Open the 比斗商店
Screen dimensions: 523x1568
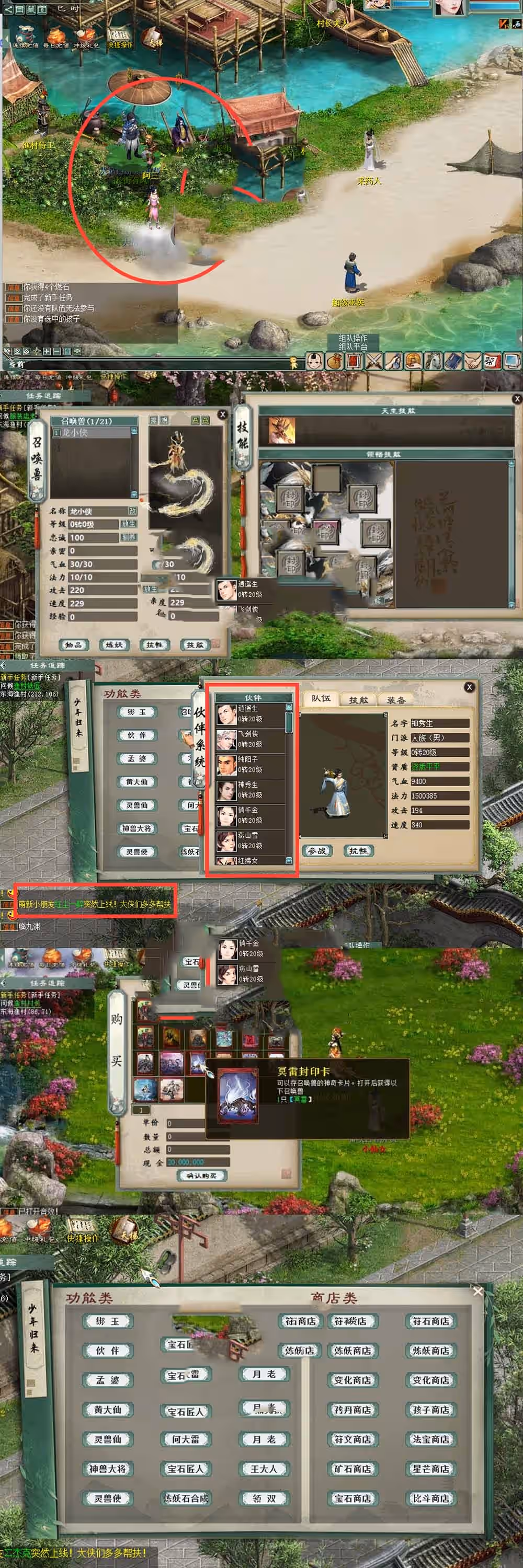coord(431,1498)
